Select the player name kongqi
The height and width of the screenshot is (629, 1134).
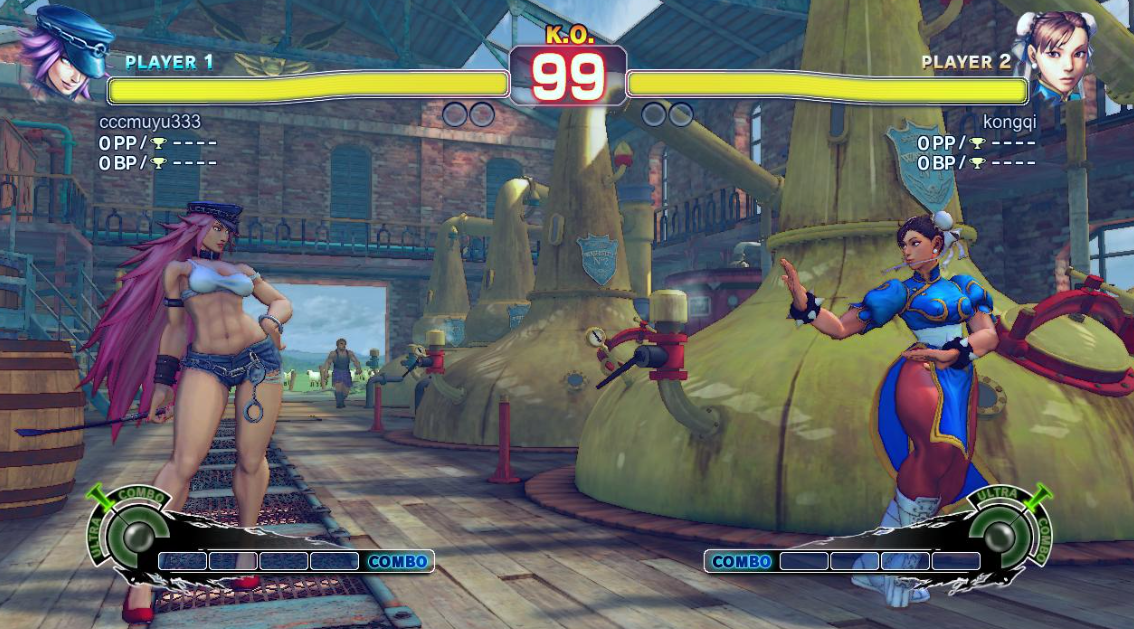tap(1009, 122)
